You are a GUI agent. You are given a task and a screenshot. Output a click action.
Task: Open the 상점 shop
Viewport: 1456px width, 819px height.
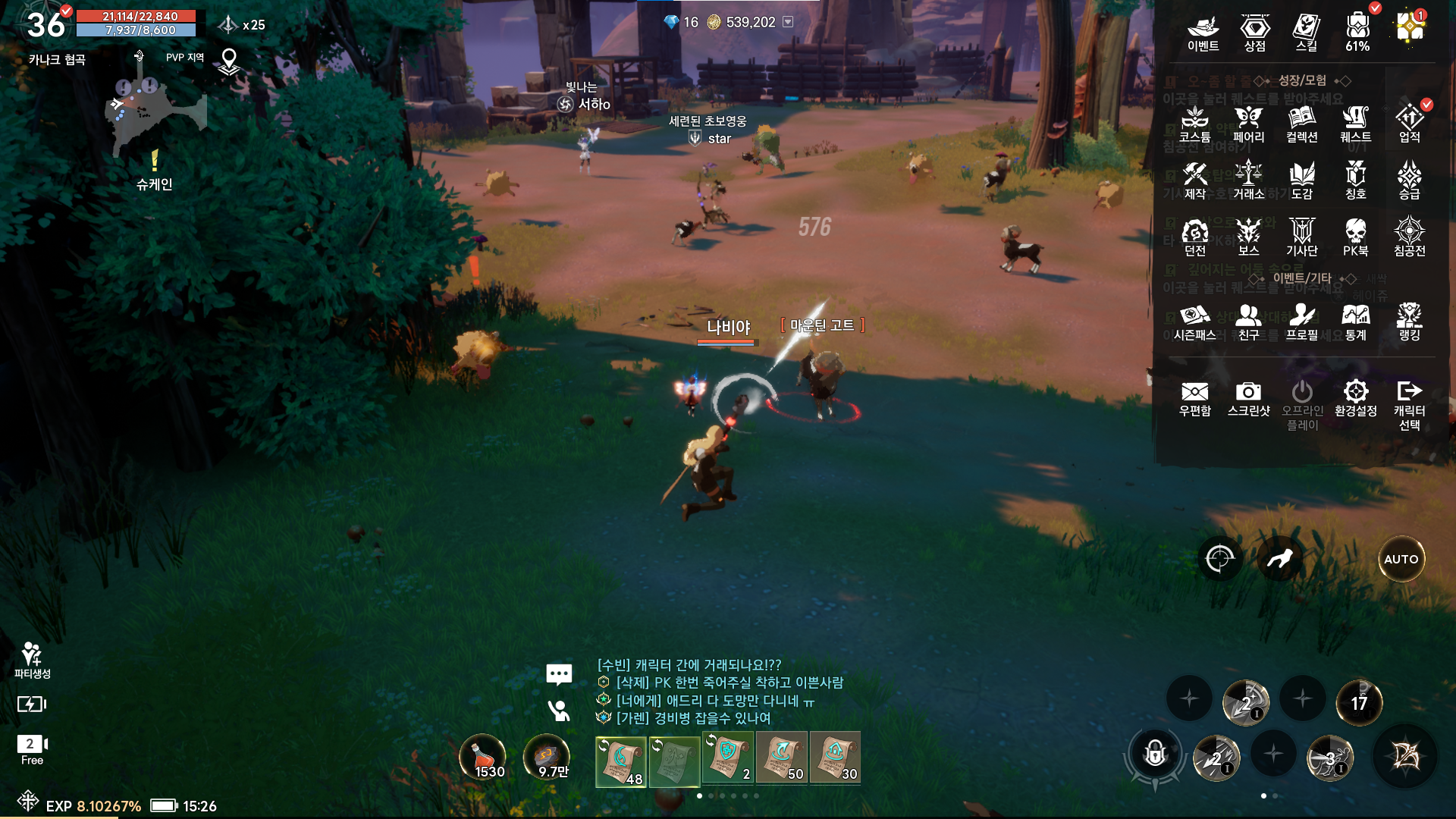1255,32
